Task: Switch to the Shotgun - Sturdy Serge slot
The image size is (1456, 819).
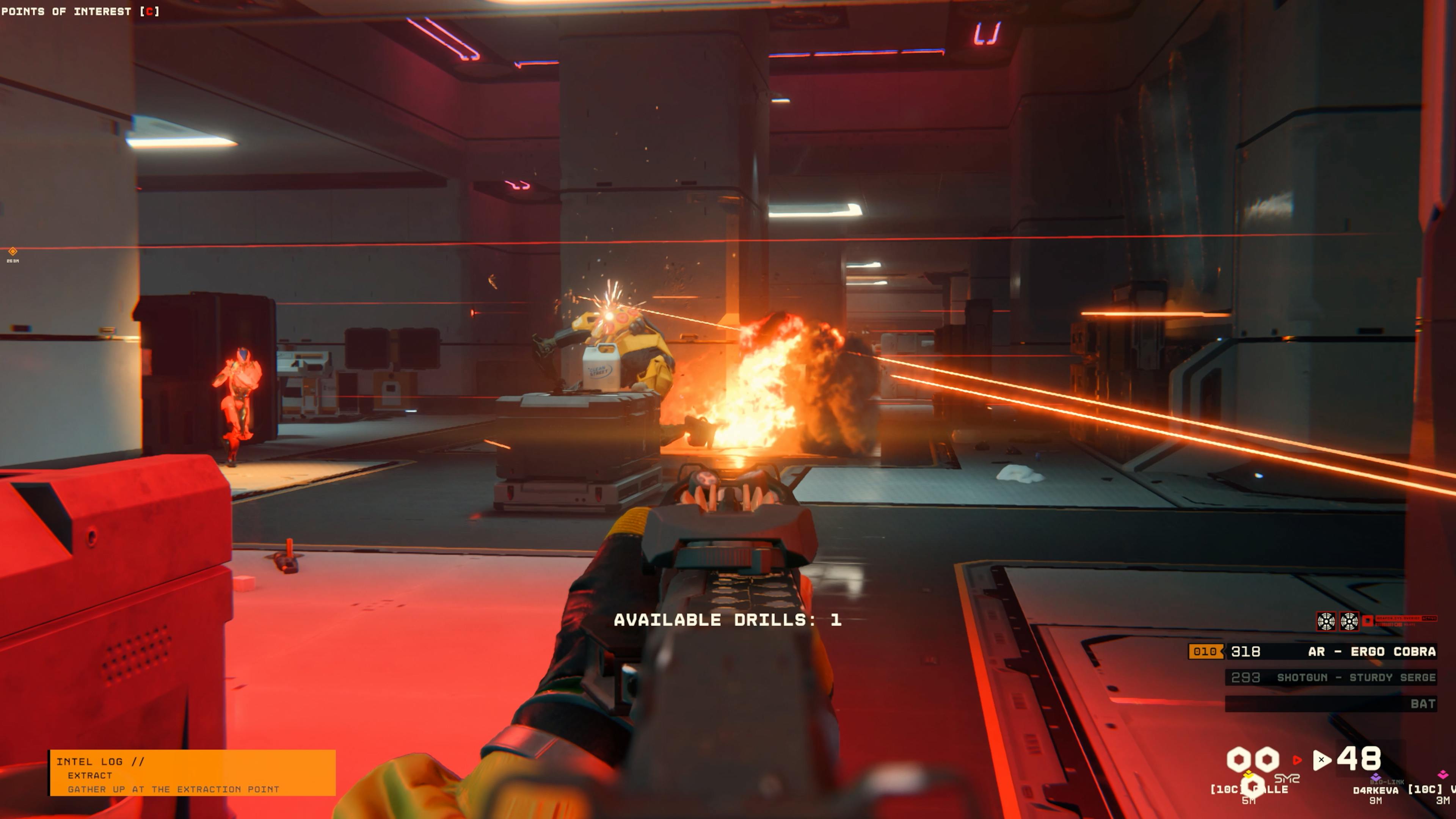Action: pos(1330,677)
